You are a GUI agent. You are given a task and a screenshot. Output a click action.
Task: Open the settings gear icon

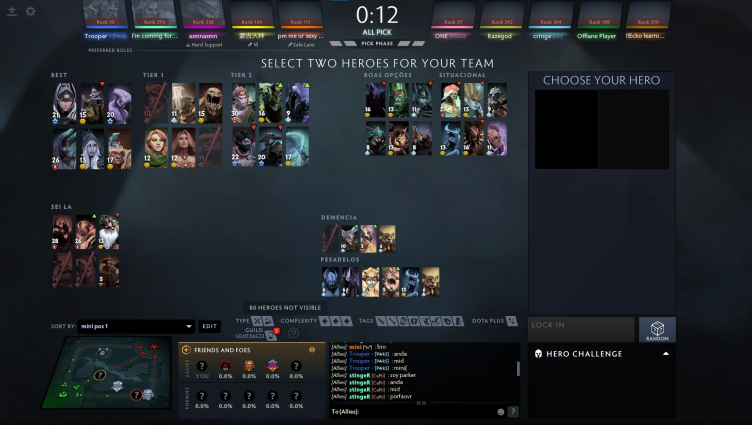coord(29,11)
